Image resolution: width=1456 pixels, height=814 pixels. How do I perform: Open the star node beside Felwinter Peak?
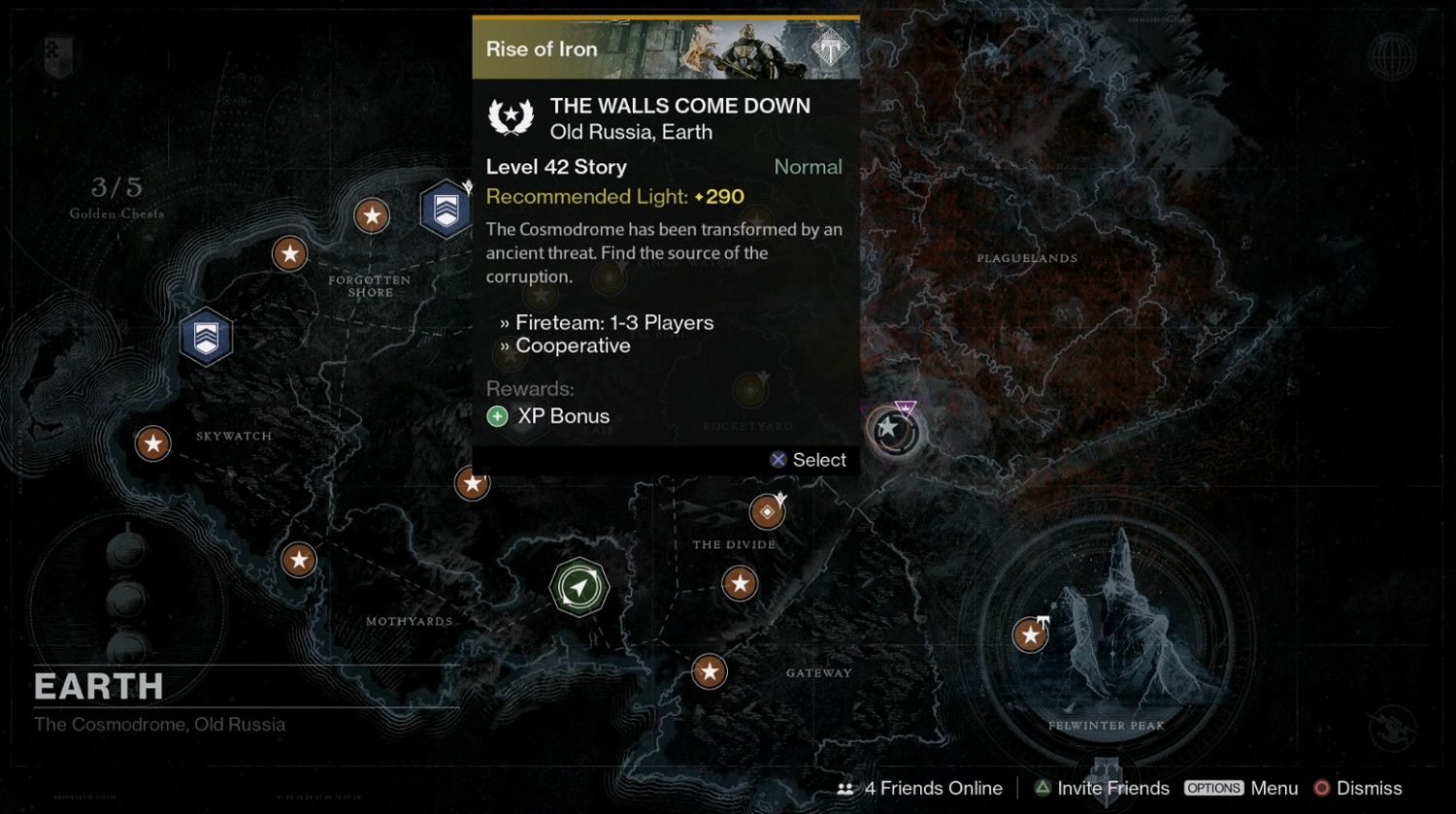1030,635
